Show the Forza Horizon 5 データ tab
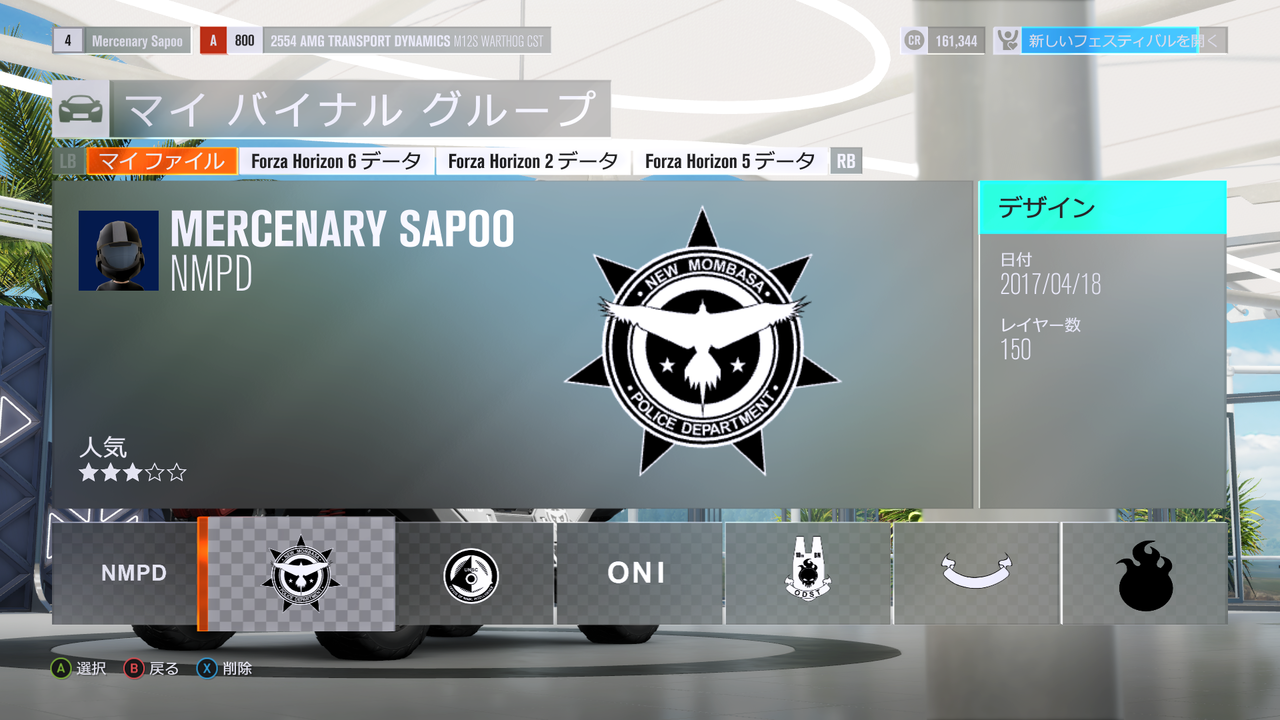Viewport: 1280px width, 720px height. coord(730,161)
